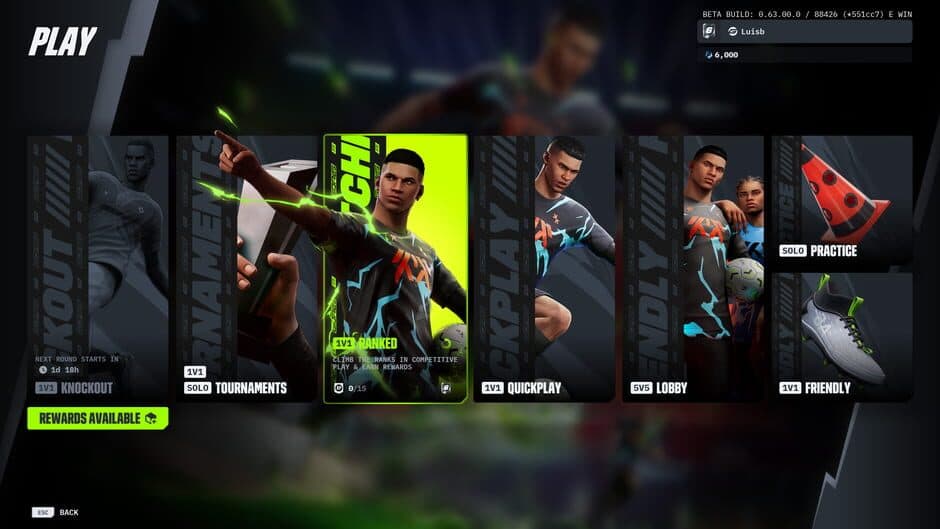
Task: Select the Solo Tournaments card
Action: coord(247,268)
